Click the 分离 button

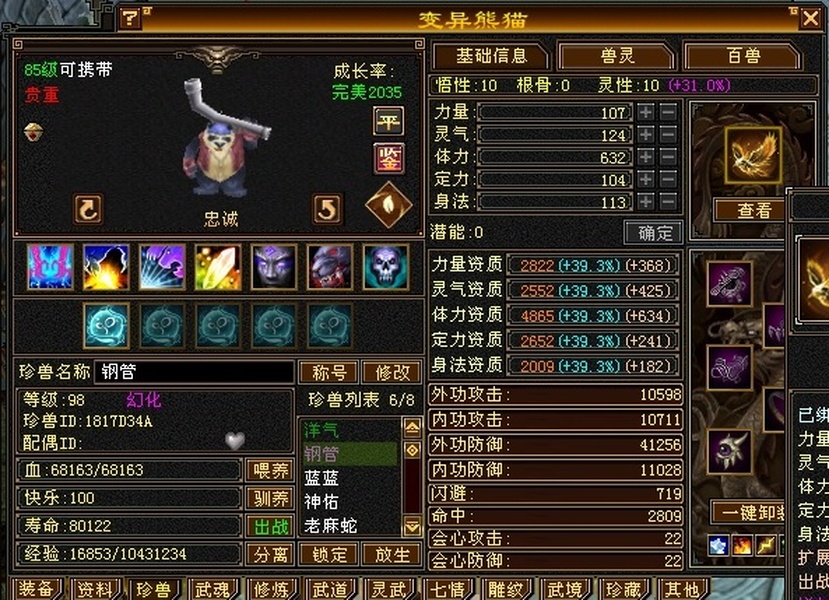tap(270, 554)
